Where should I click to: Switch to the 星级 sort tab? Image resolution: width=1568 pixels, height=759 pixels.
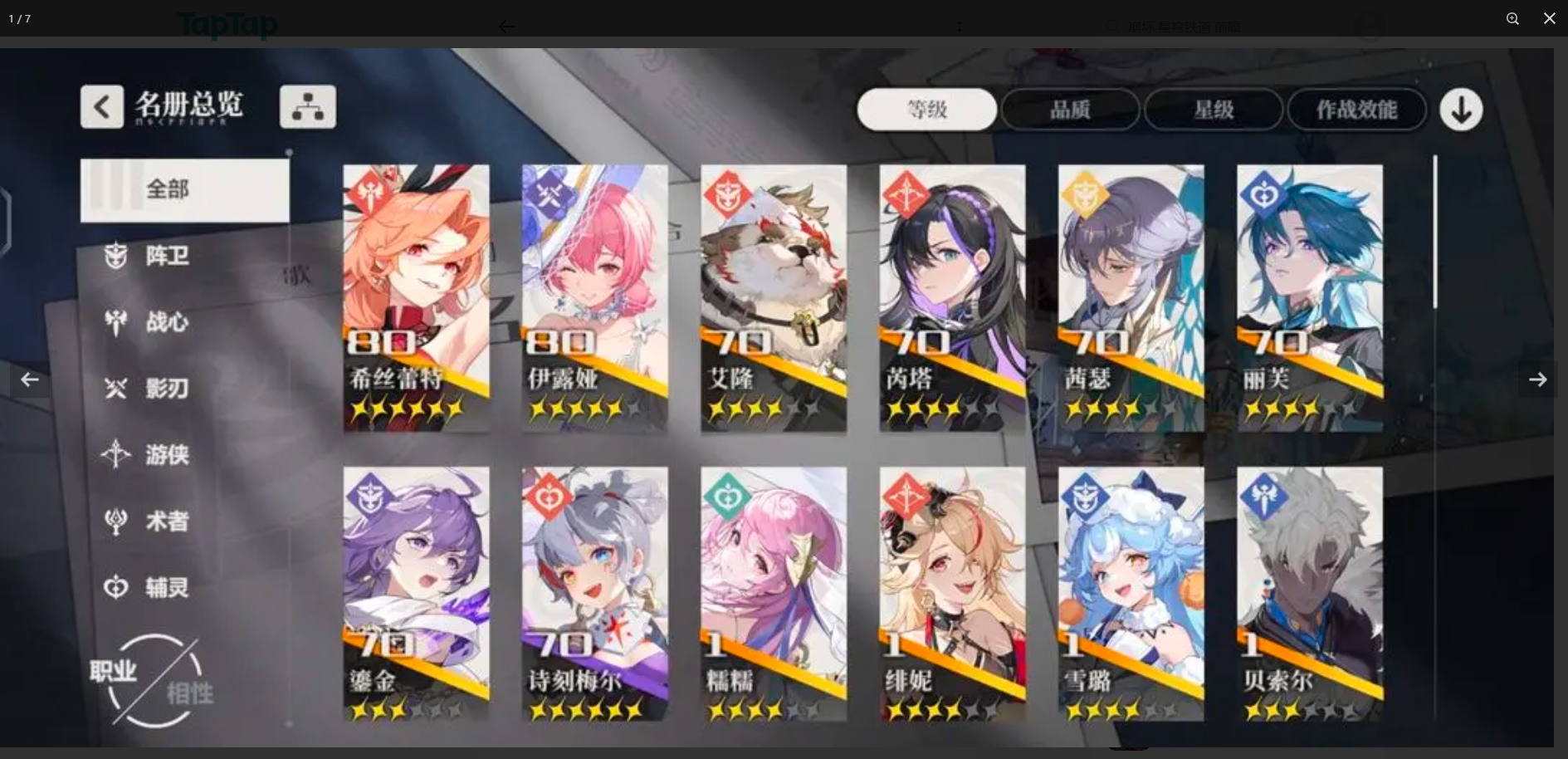[x=1214, y=109]
